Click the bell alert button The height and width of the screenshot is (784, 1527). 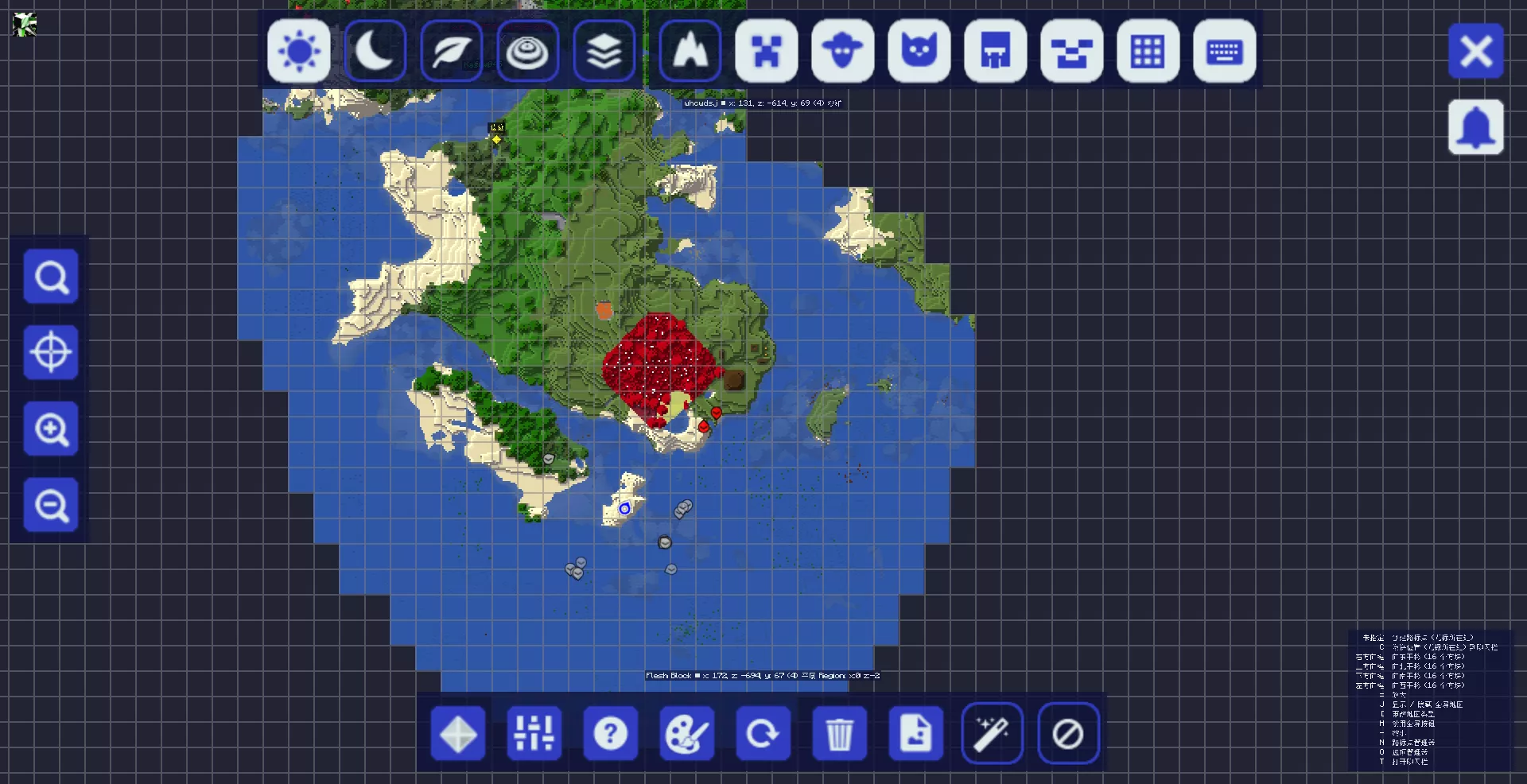tap(1476, 127)
